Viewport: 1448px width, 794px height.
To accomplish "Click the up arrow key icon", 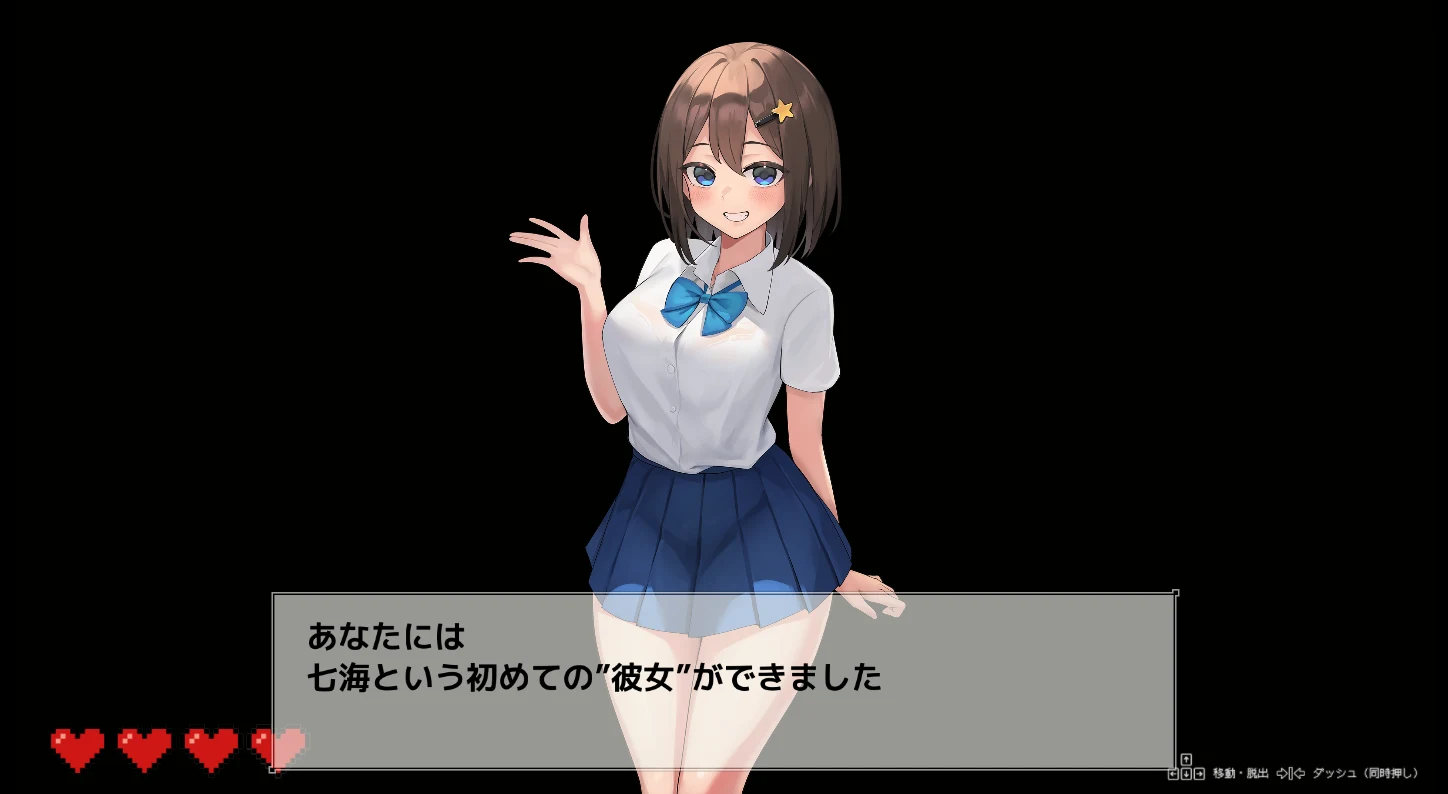I will (1186, 760).
